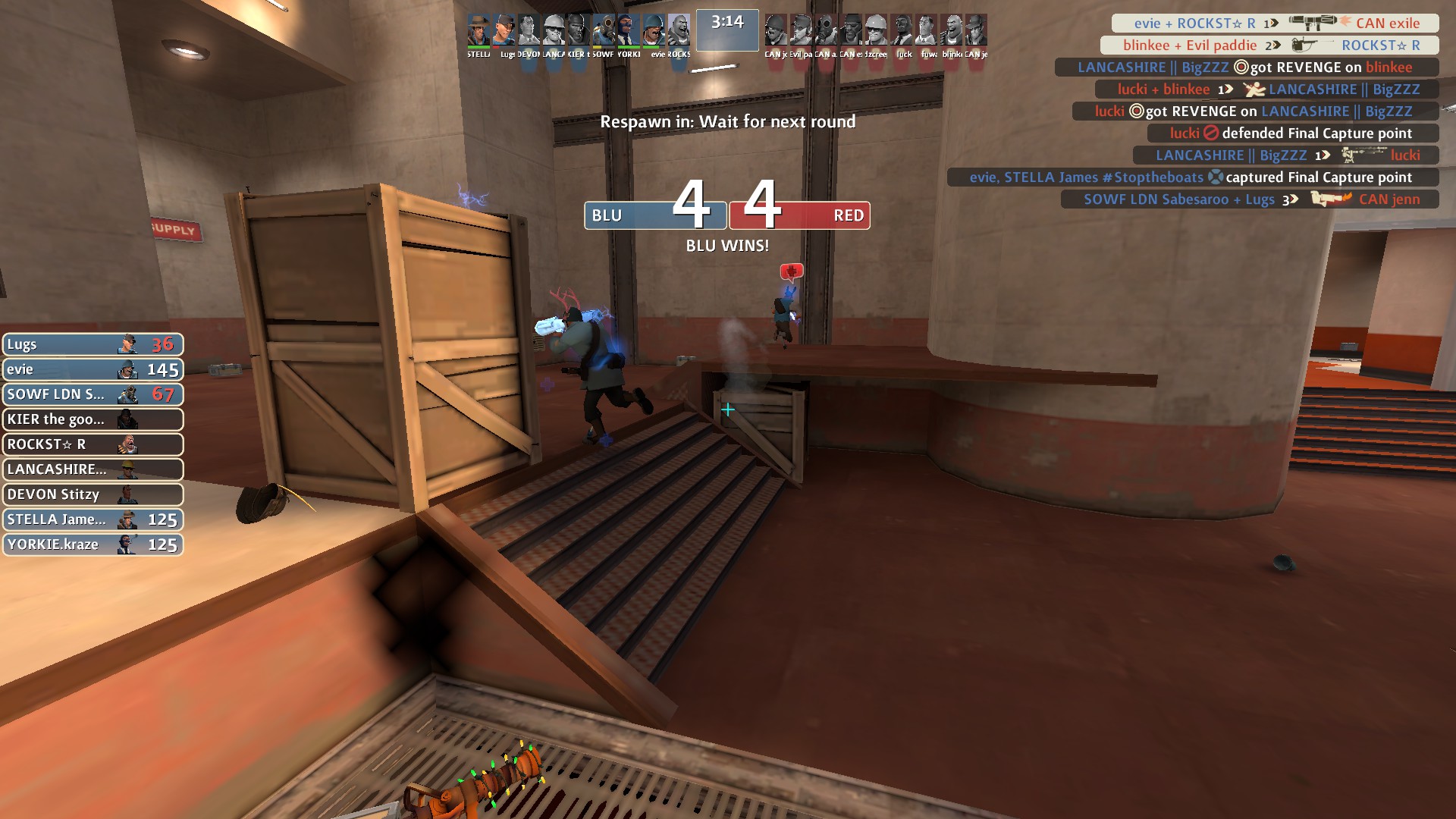This screenshot has width=1456, height=819.
Task: Select STELLA's Sniper portrait in top bar
Action: 479,32
